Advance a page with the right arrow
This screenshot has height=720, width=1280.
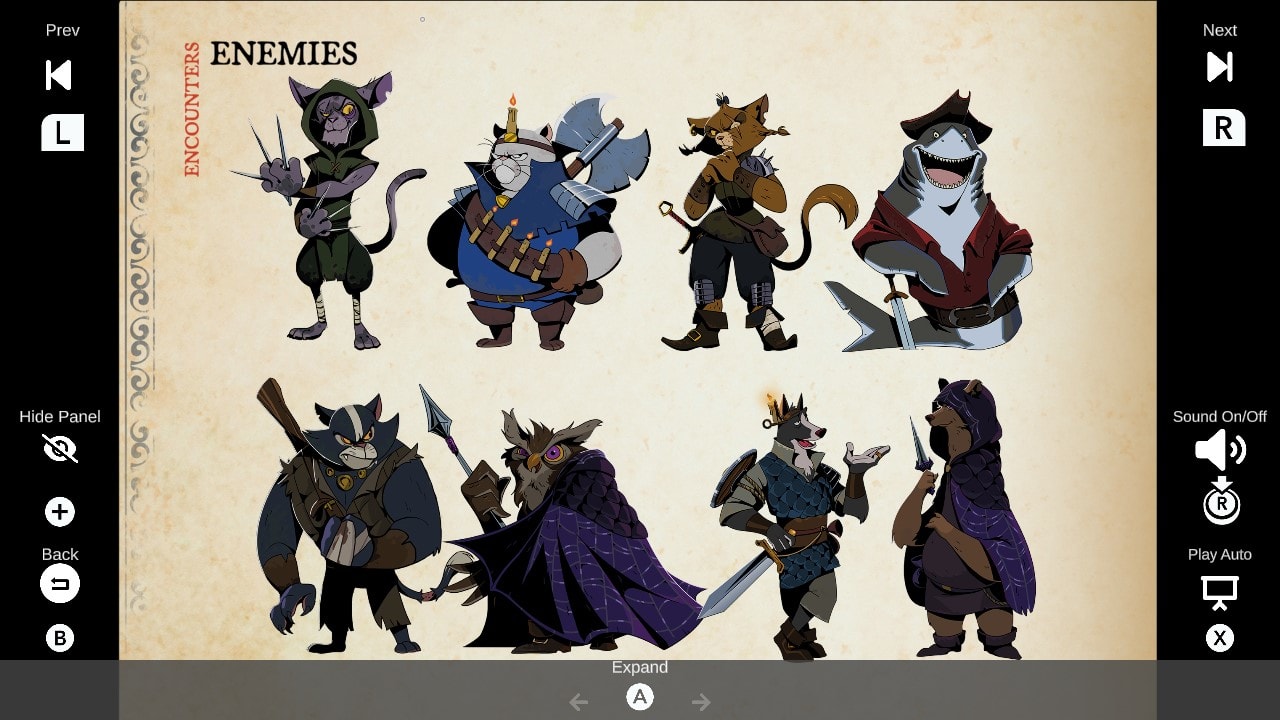(x=701, y=702)
